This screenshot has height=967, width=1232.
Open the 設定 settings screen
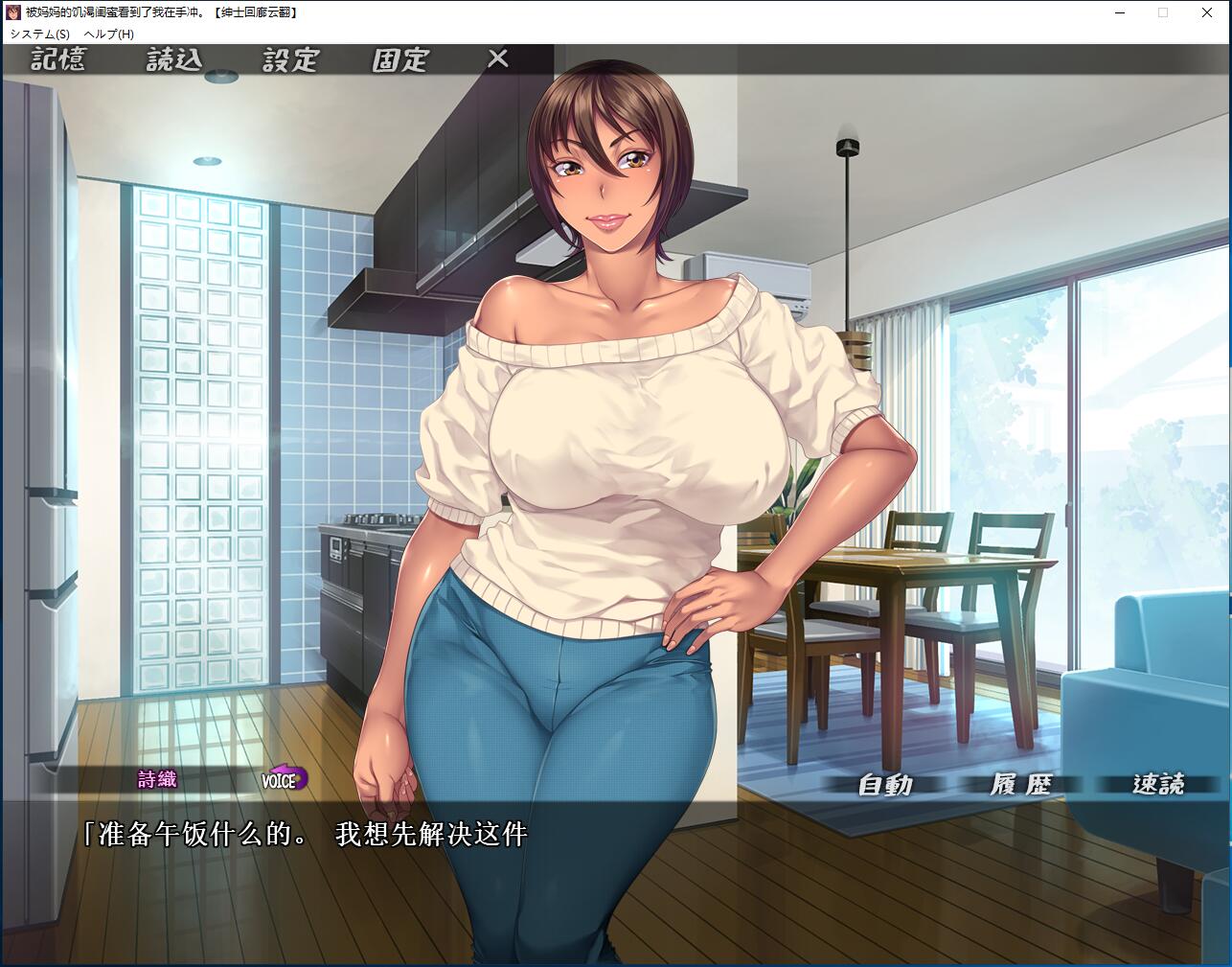tap(290, 59)
